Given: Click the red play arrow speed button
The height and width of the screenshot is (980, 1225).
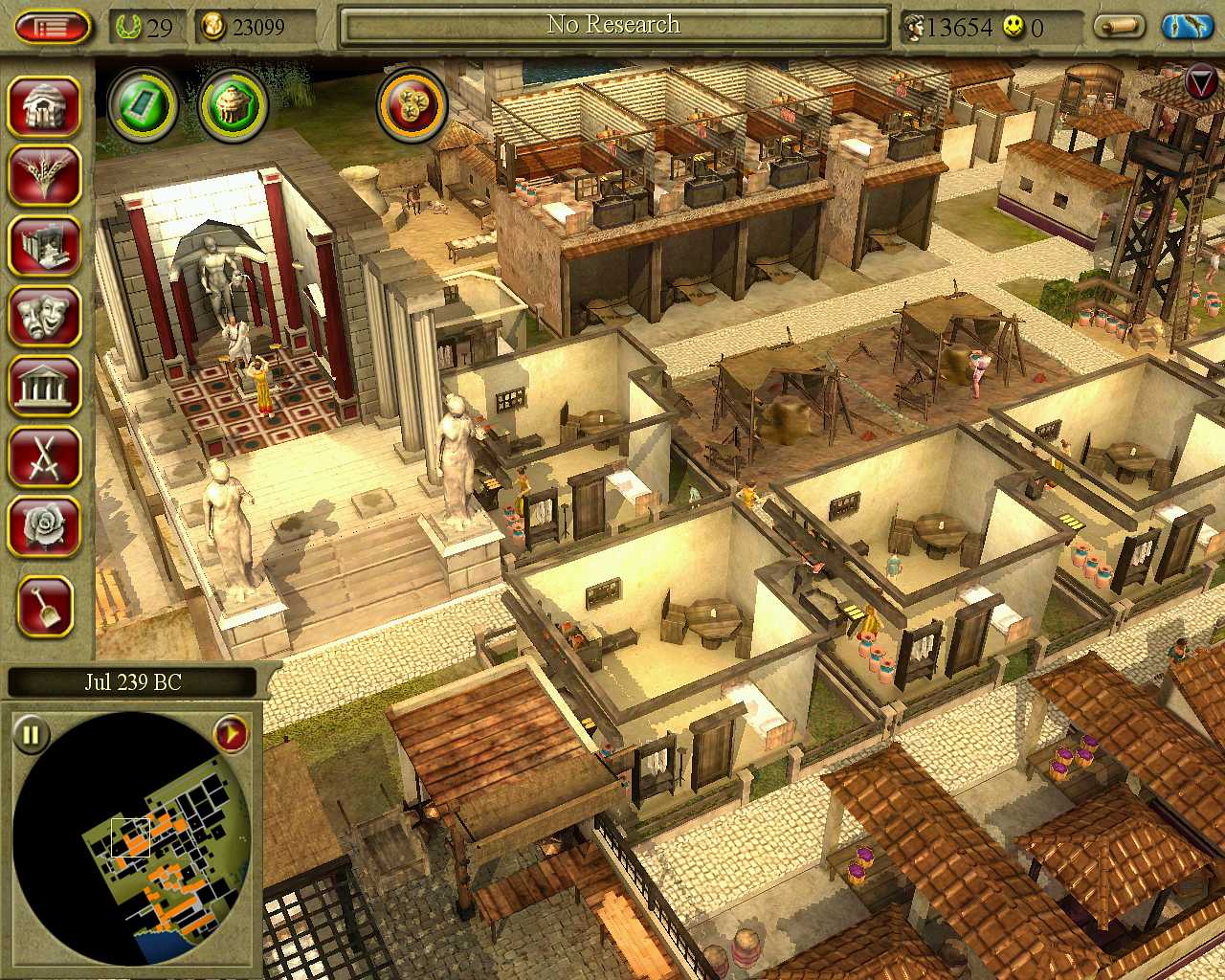Looking at the screenshot, I should (x=231, y=735).
